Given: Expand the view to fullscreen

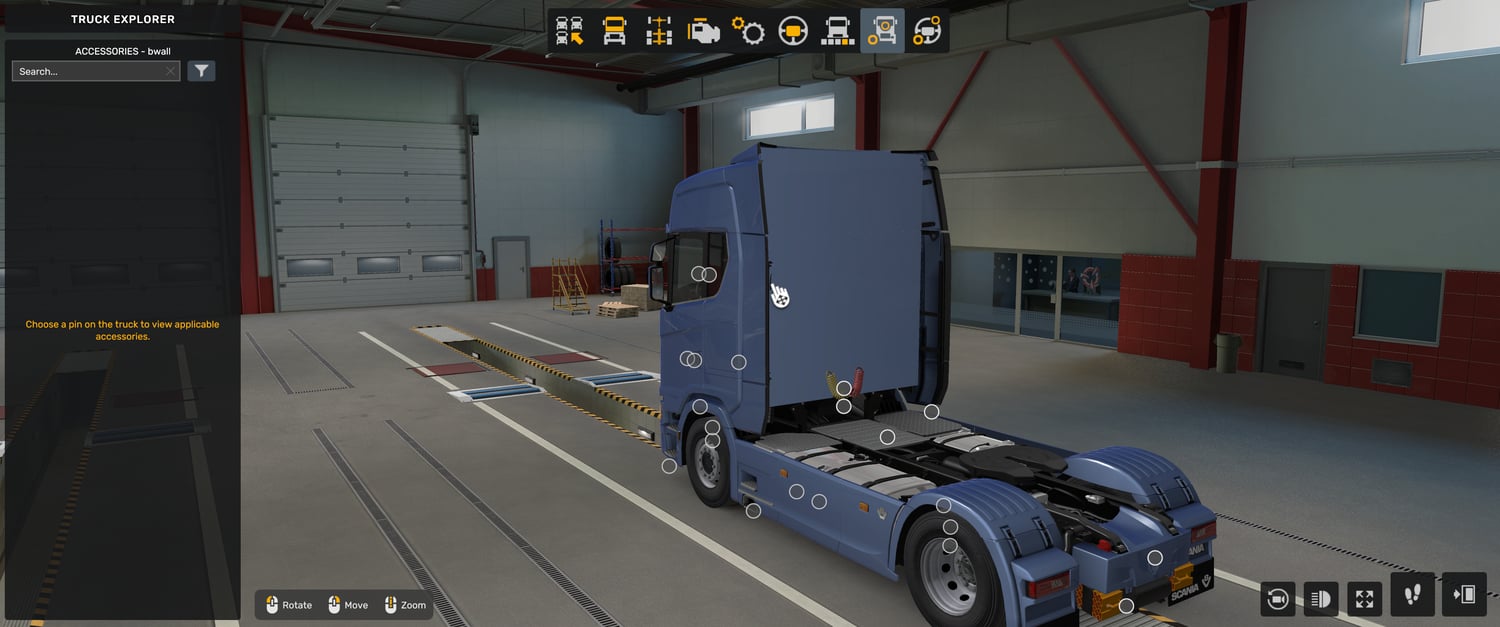Looking at the screenshot, I should coord(1365,599).
